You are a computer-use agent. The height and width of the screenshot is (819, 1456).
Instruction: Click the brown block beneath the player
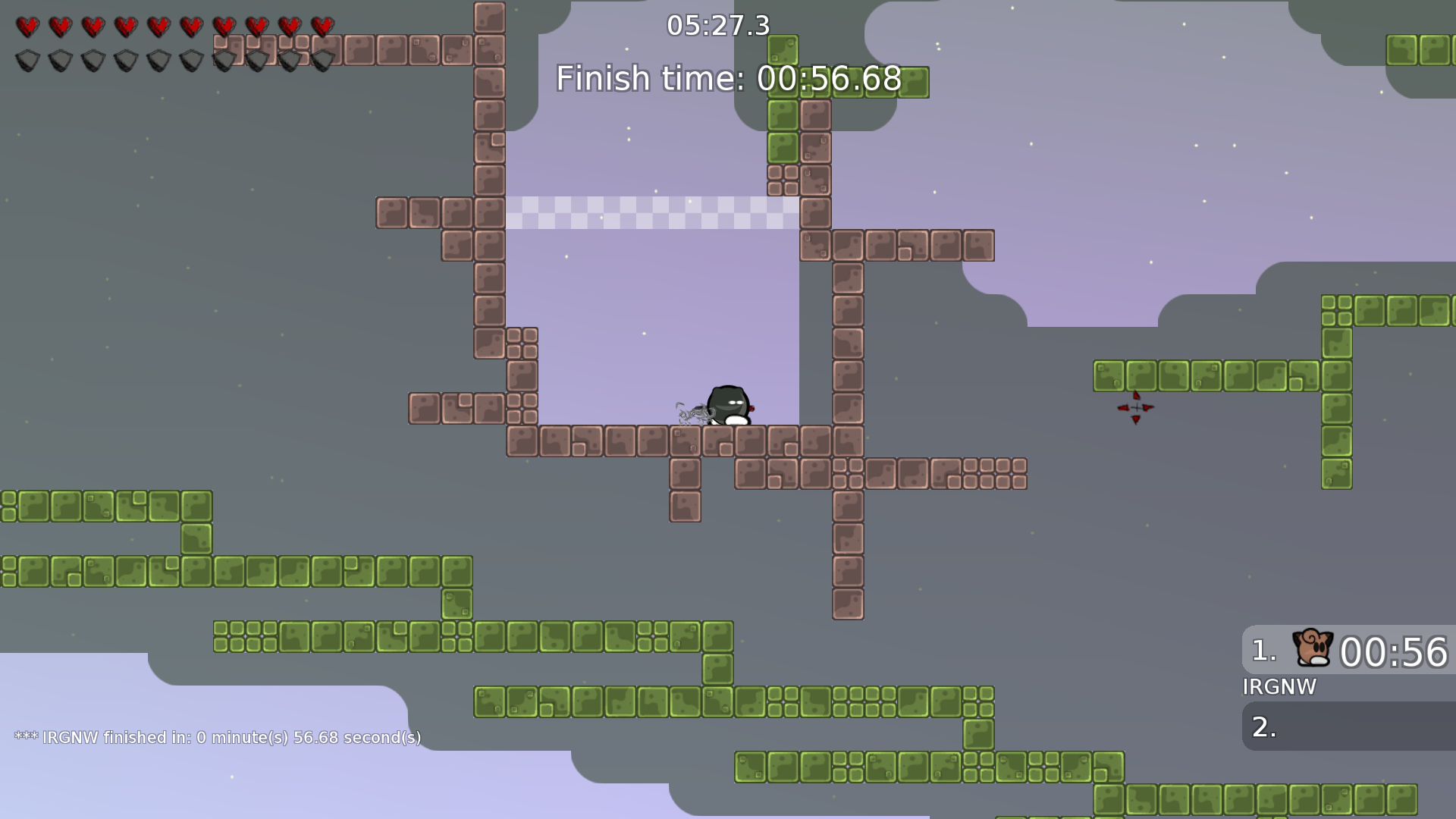point(726,440)
